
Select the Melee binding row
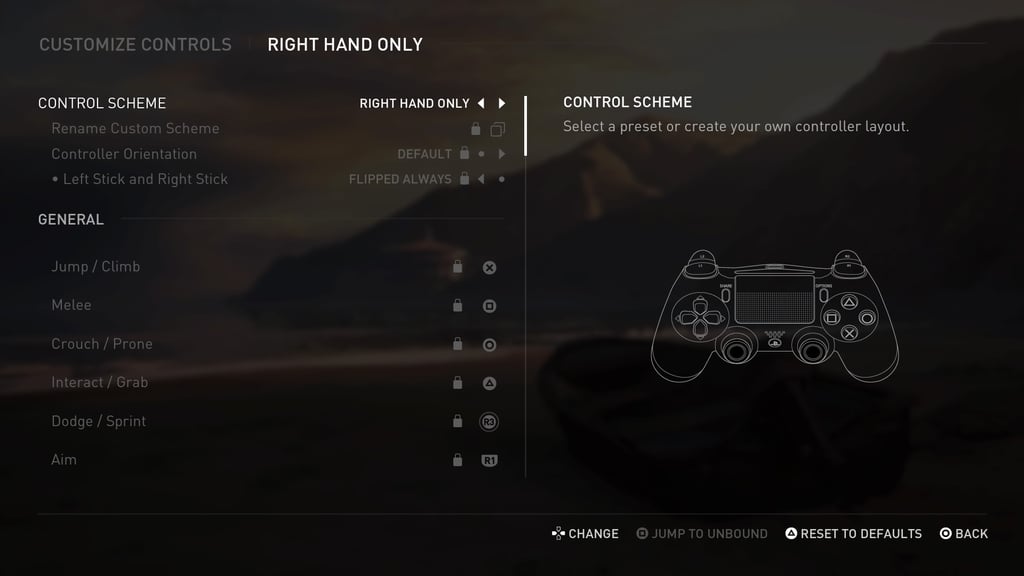coord(71,305)
